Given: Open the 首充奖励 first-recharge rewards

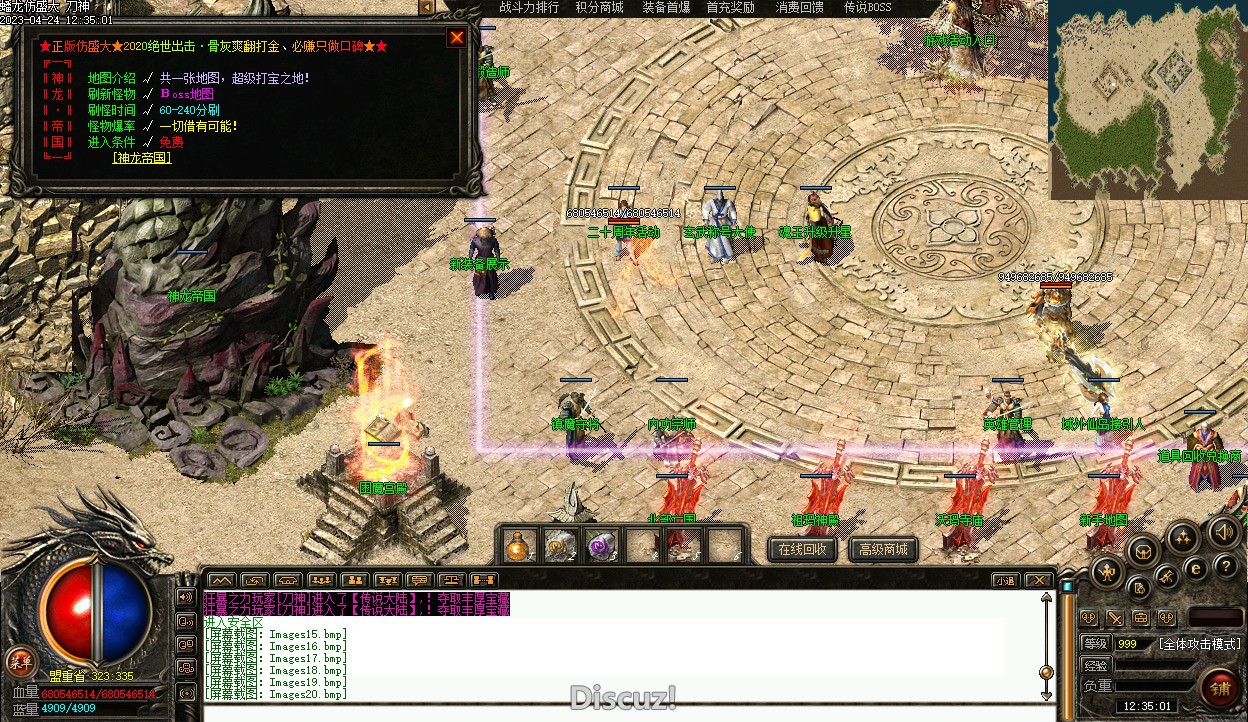Looking at the screenshot, I should point(730,7).
